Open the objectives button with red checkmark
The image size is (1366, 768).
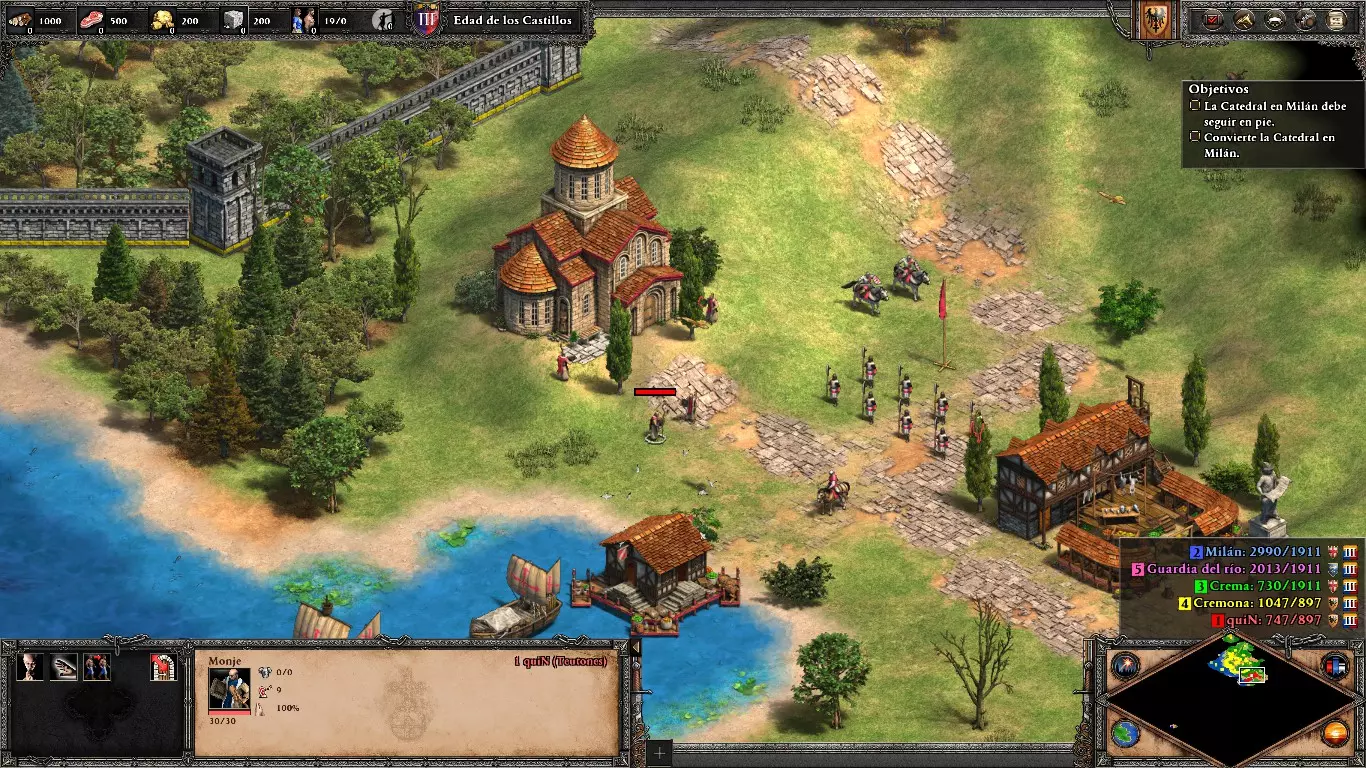1213,19
